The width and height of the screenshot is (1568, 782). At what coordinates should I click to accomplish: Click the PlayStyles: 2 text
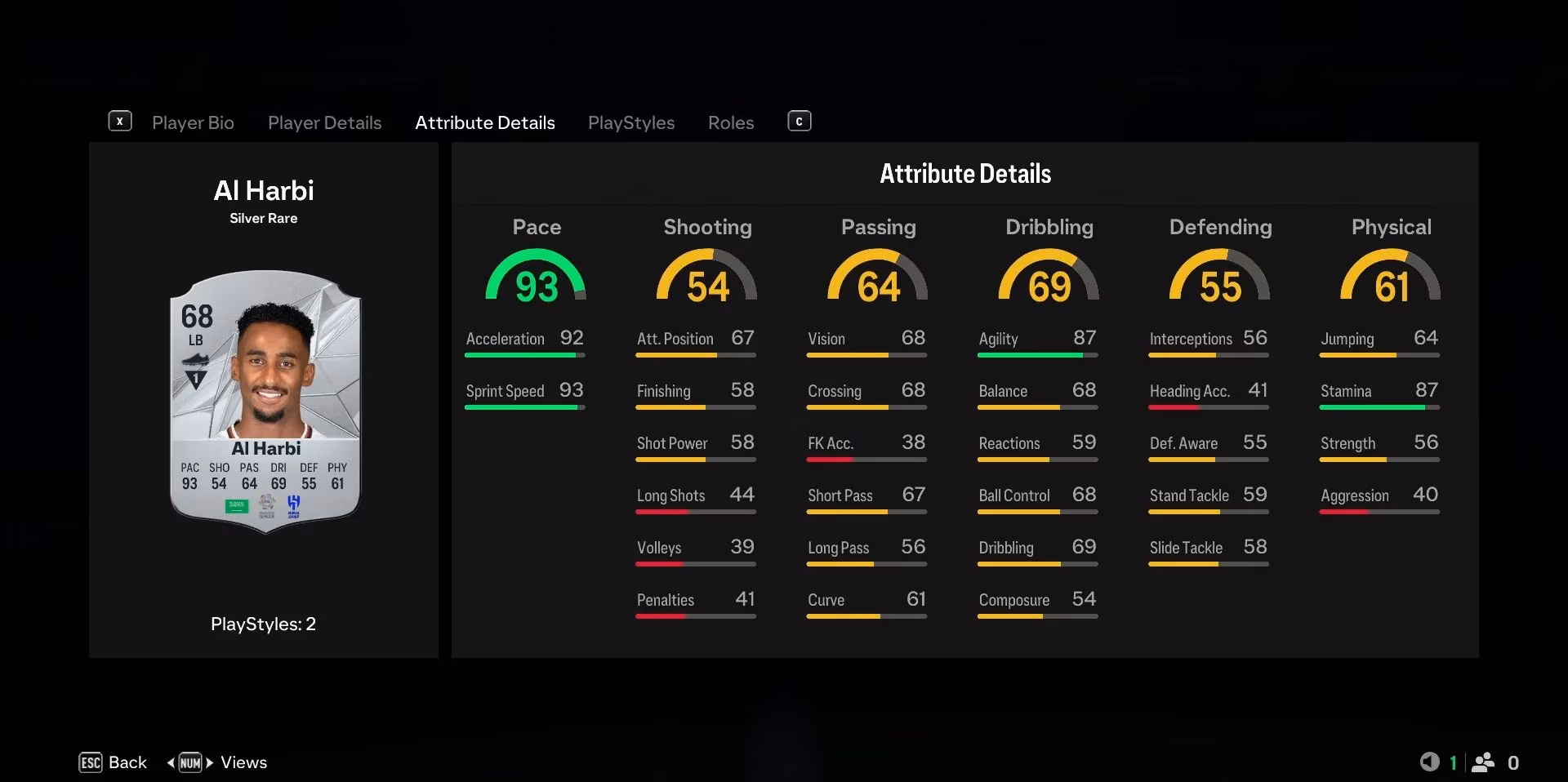[263, 624]
